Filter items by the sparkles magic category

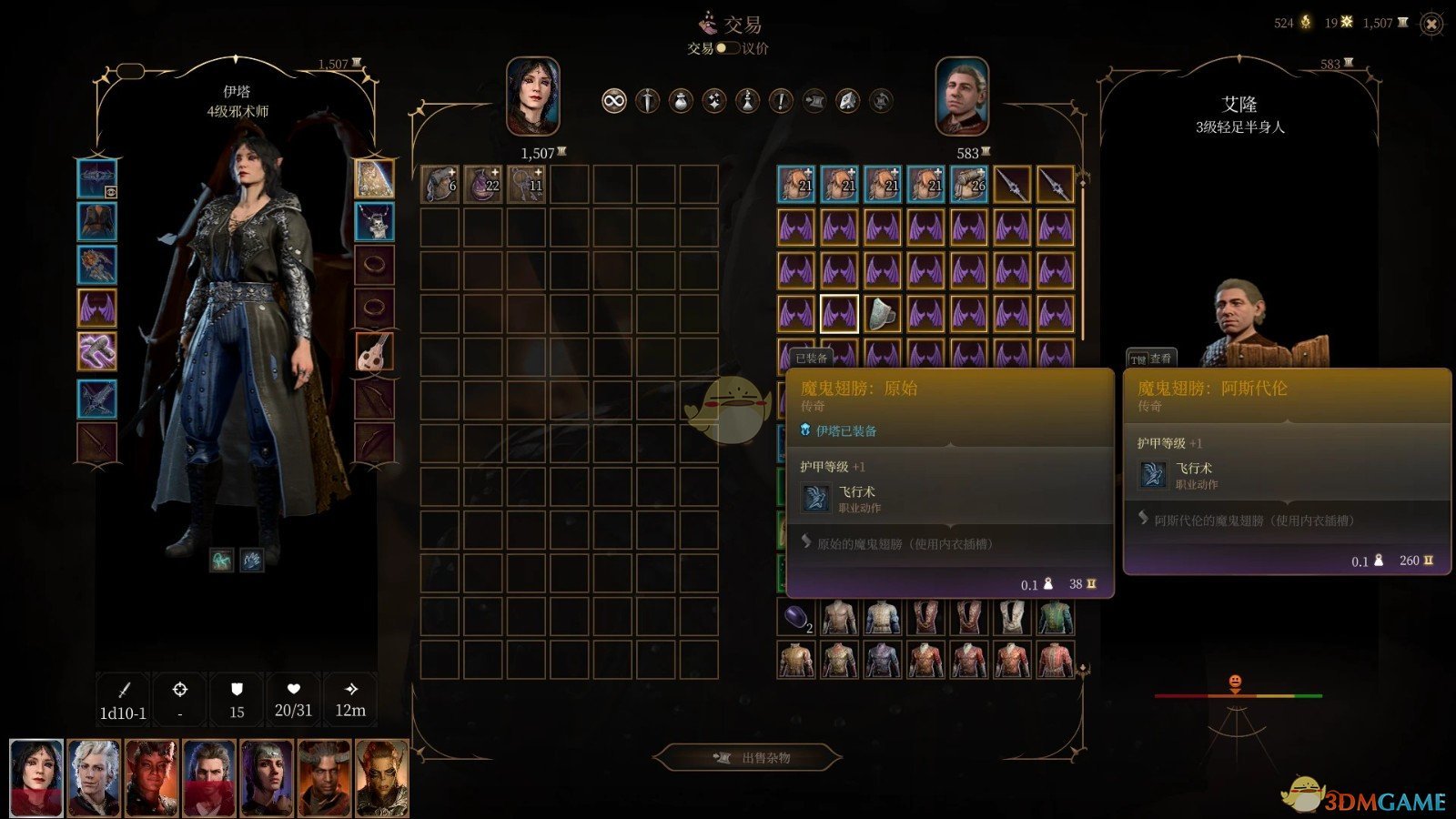(714, 101)
